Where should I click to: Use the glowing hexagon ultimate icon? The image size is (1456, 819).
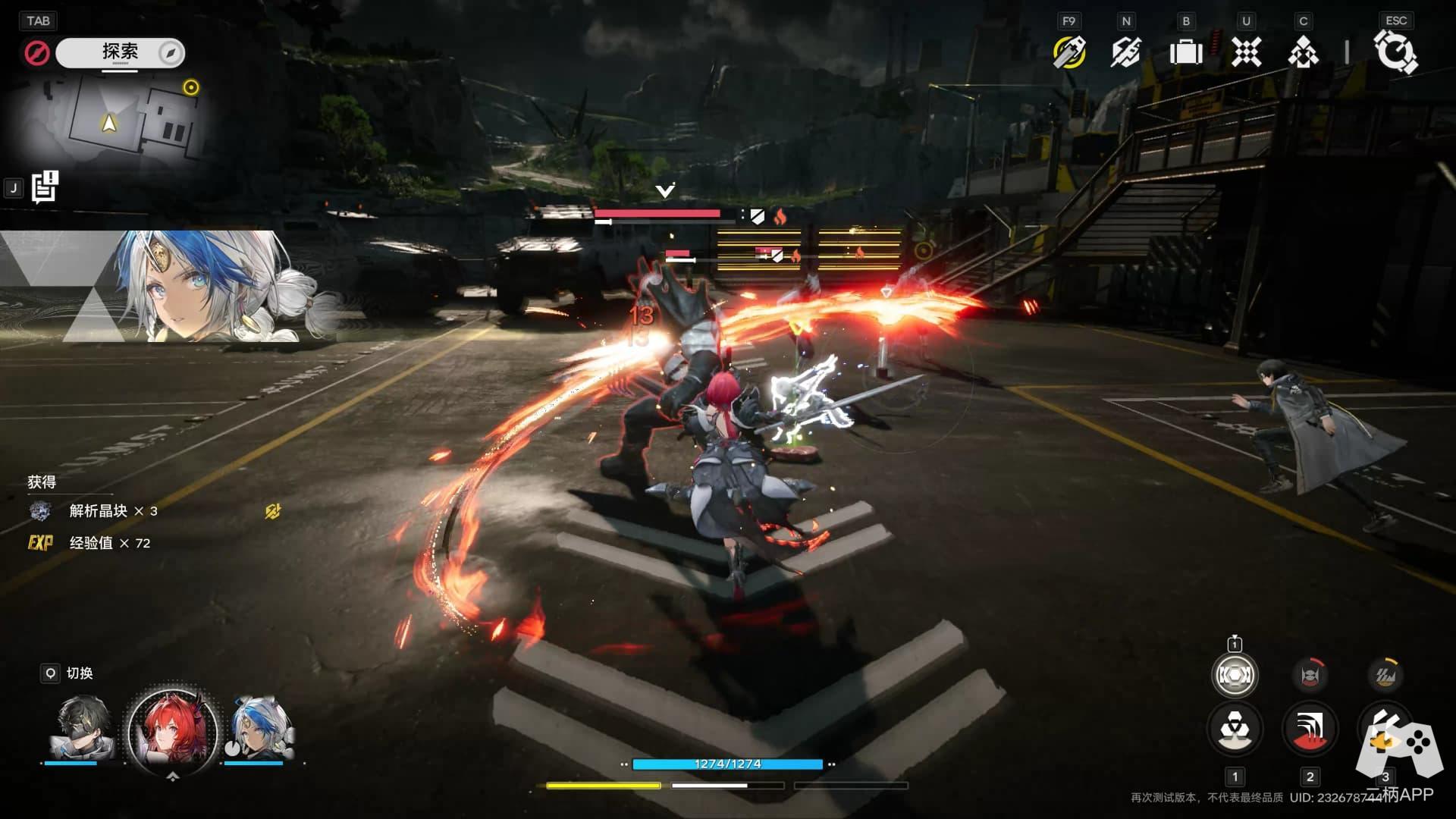point(1235,675)
